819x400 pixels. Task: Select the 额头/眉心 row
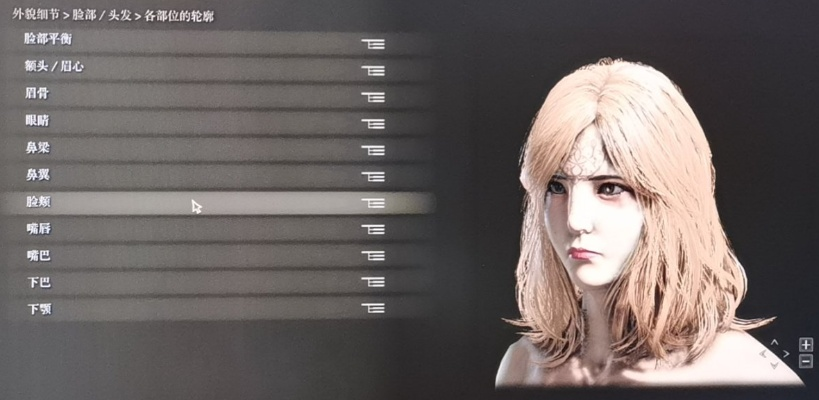[200, 69]
